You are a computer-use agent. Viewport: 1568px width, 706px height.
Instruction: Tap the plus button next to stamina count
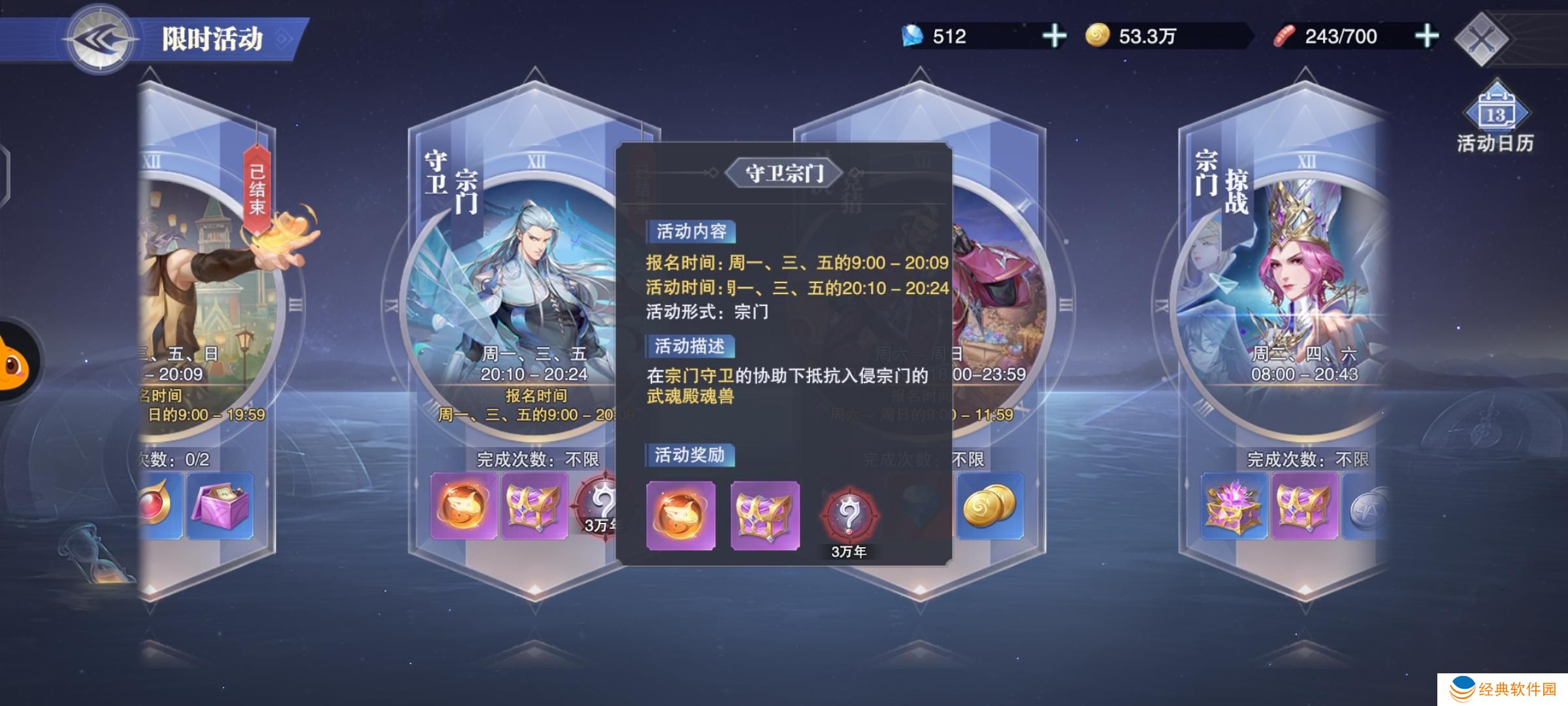[1428, 37]
